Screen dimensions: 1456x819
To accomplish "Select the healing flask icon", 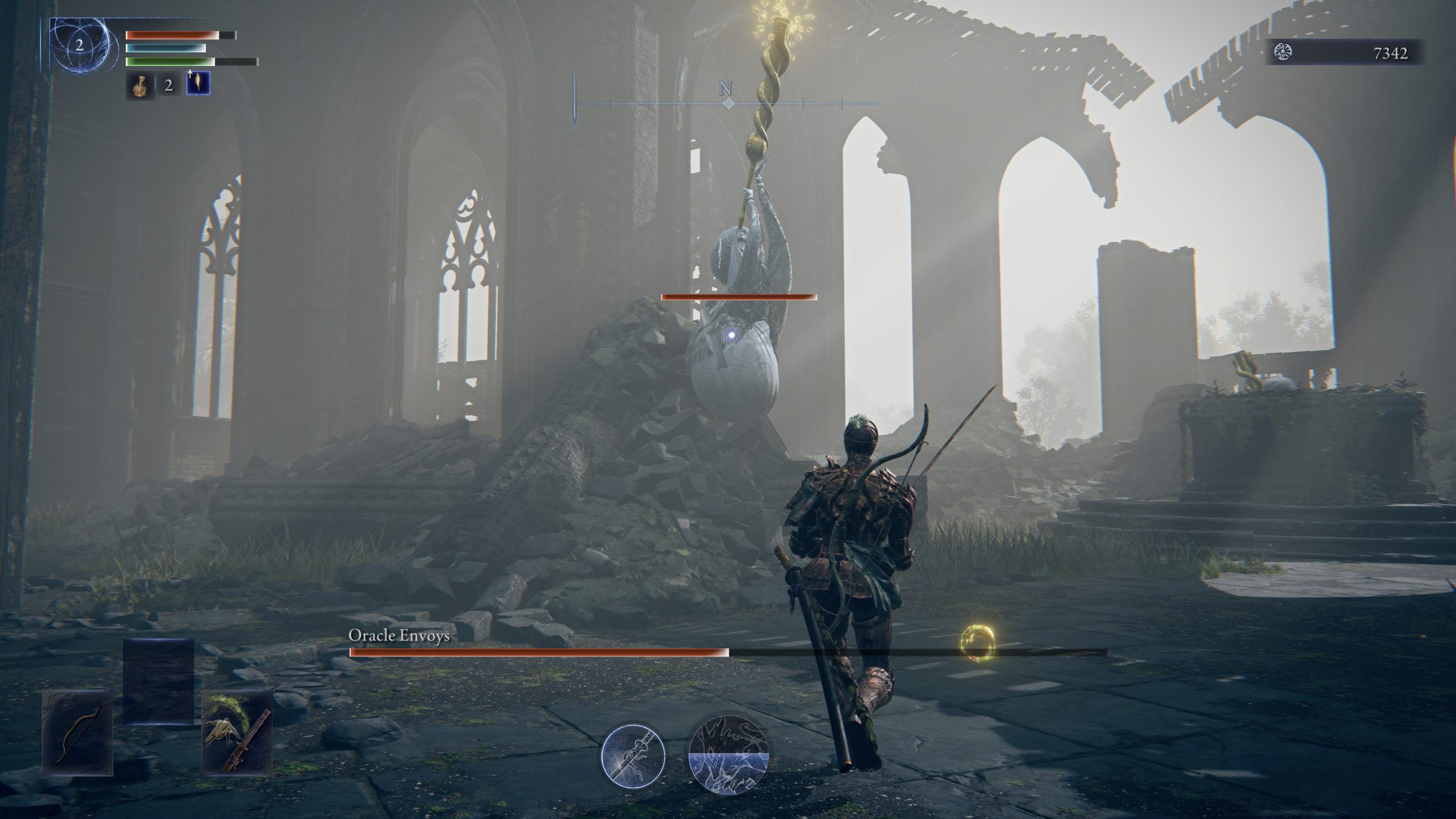I will [x=140, y=85].
